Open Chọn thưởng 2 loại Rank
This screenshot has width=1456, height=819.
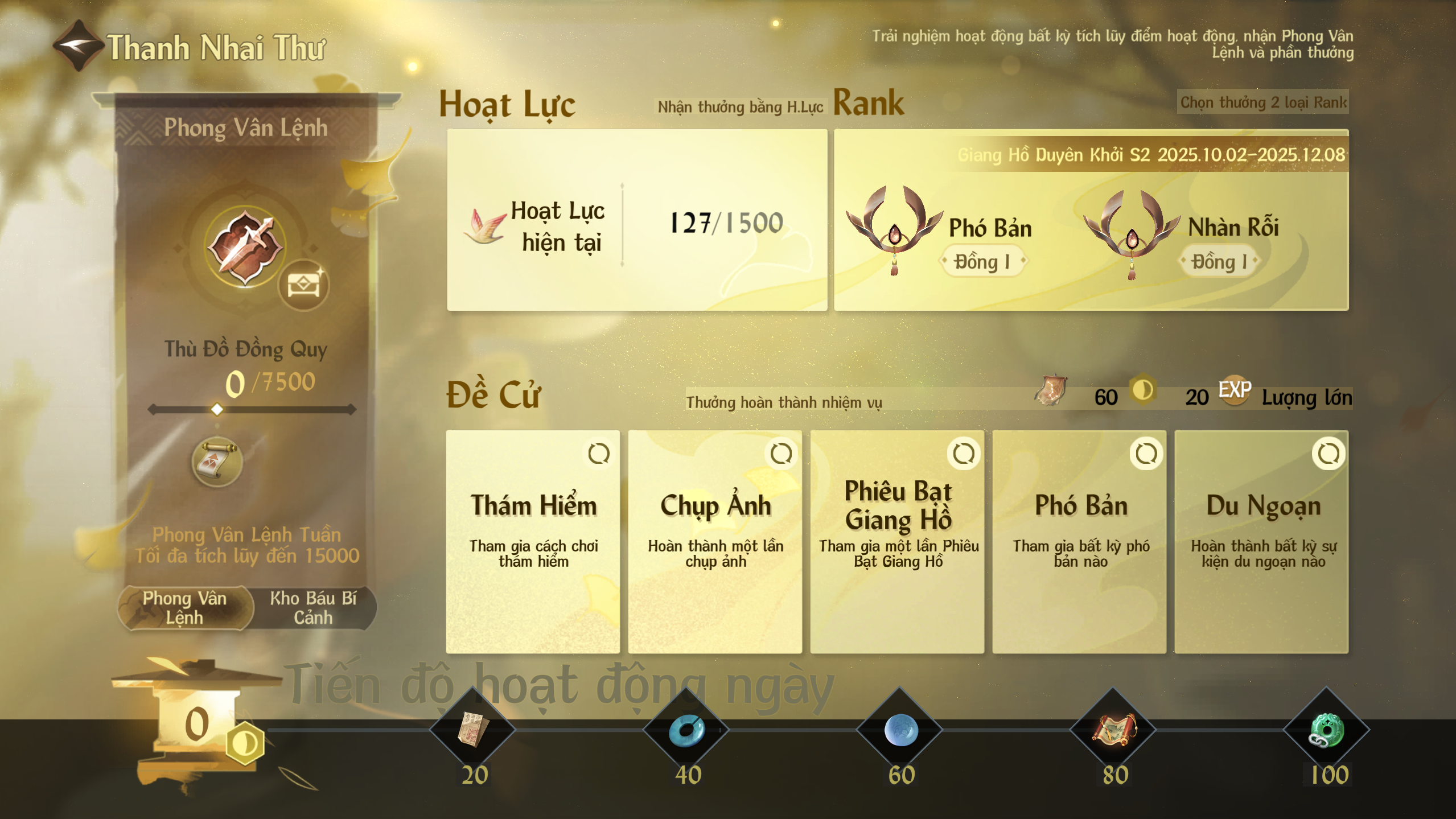click(x=1262, y=102)
